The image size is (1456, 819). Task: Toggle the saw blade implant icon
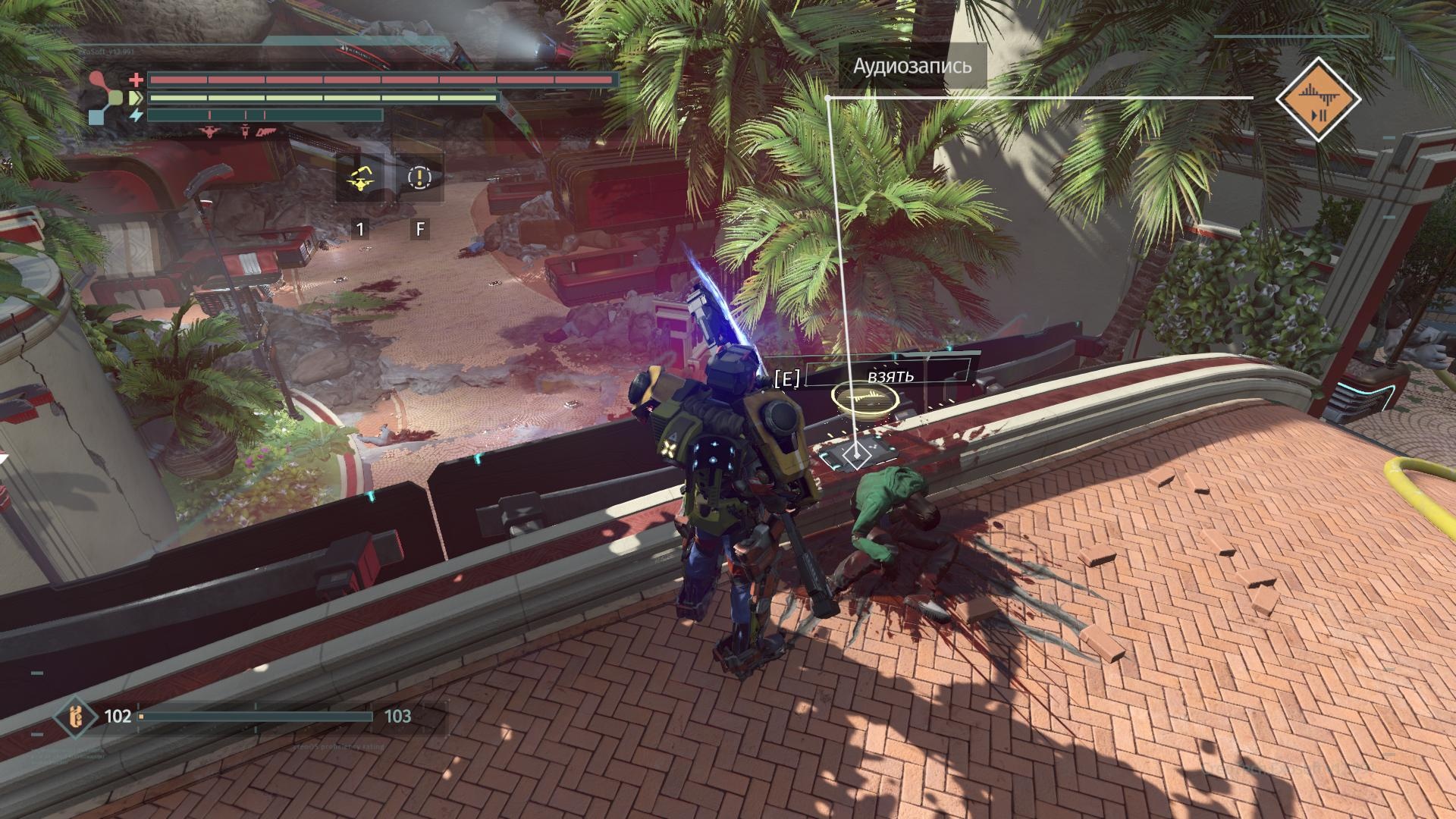263,130
